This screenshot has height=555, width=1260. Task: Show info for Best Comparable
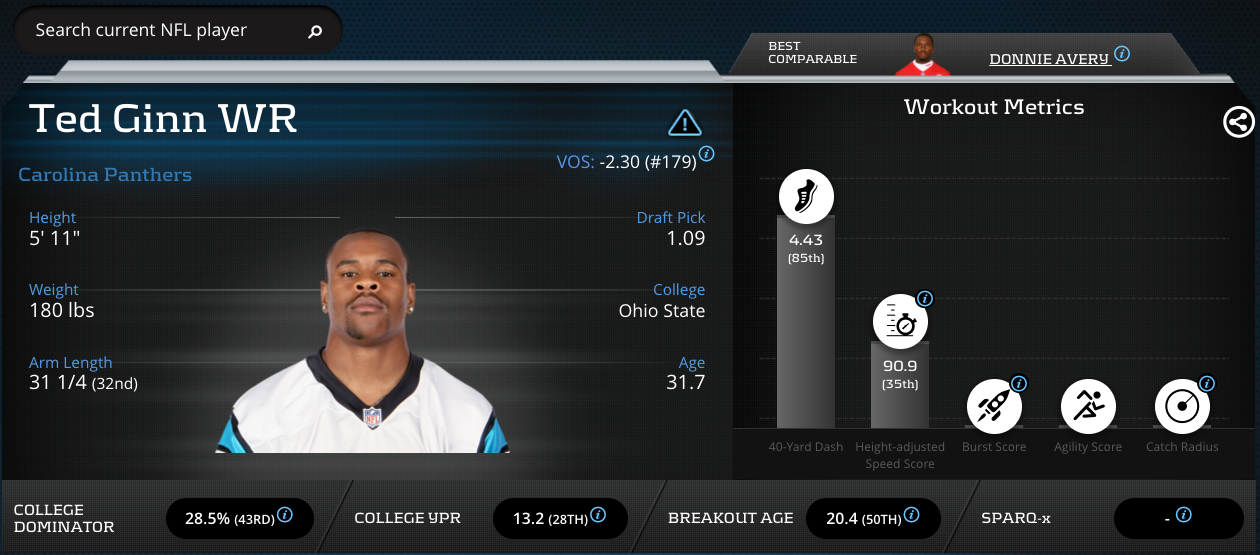coord(1122,54)
